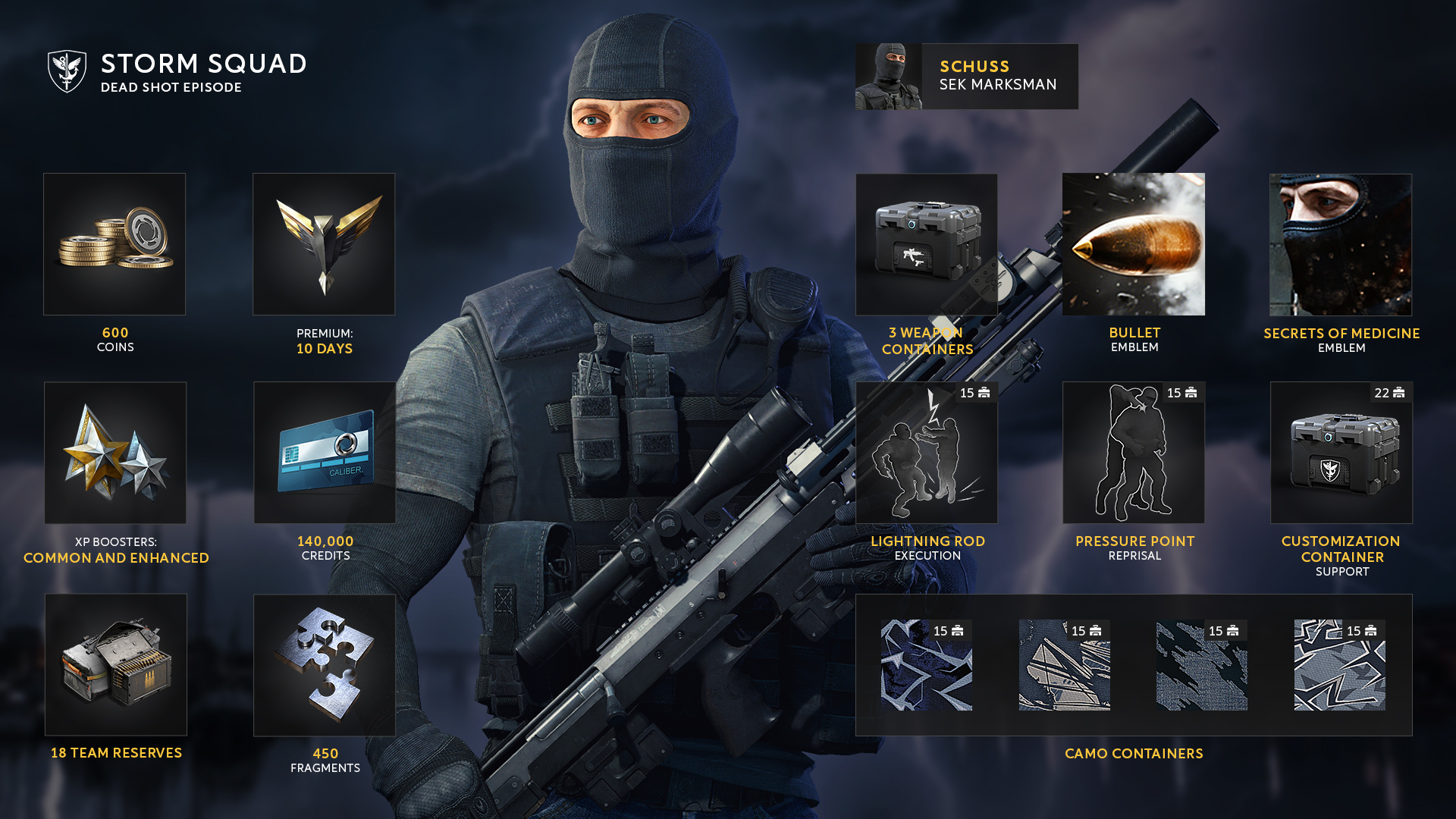Select the Bullet emblem reward
1456x819 pixels.
coord(1134,243)
